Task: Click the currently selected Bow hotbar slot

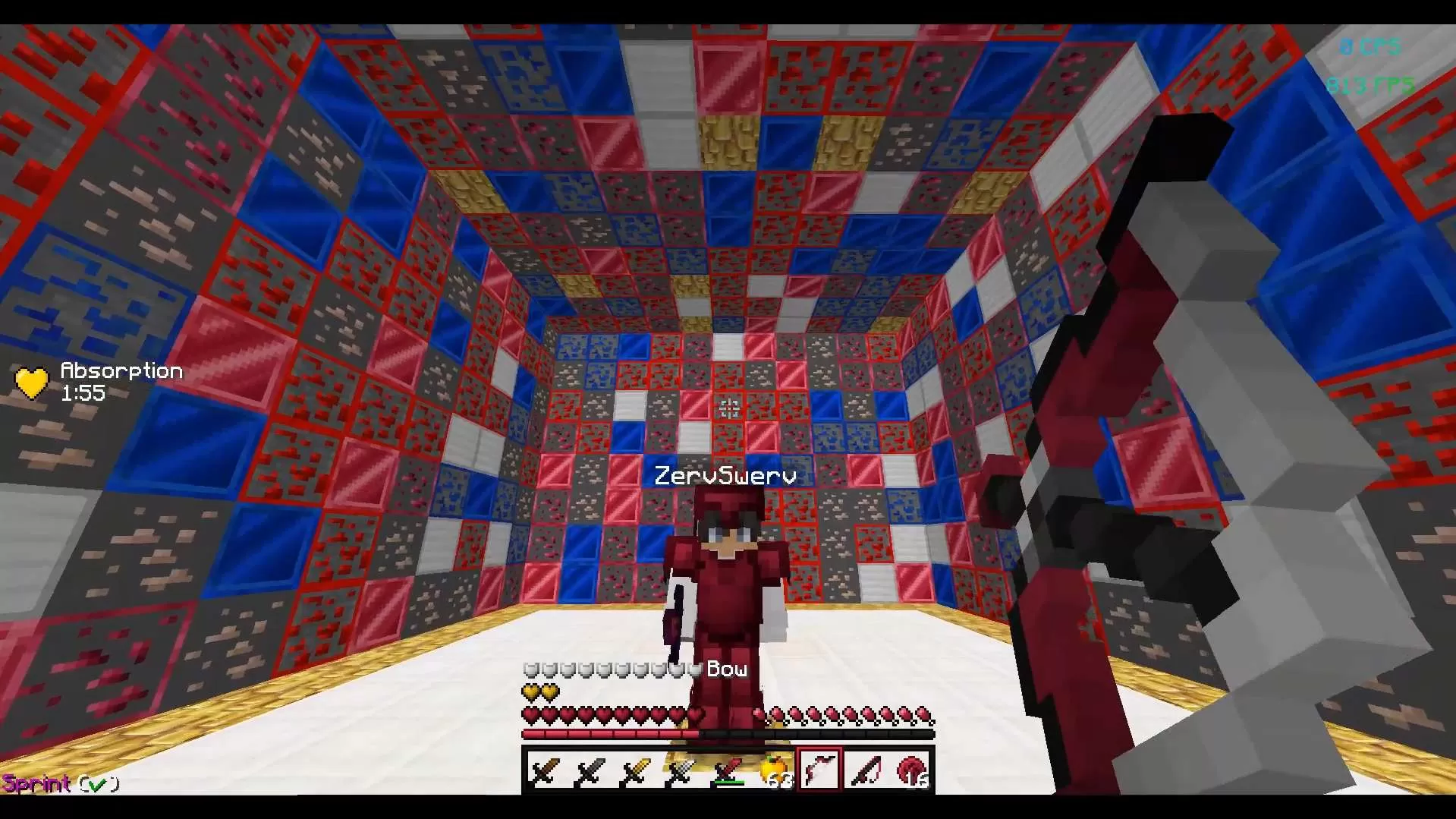Action: click(821, 768)
